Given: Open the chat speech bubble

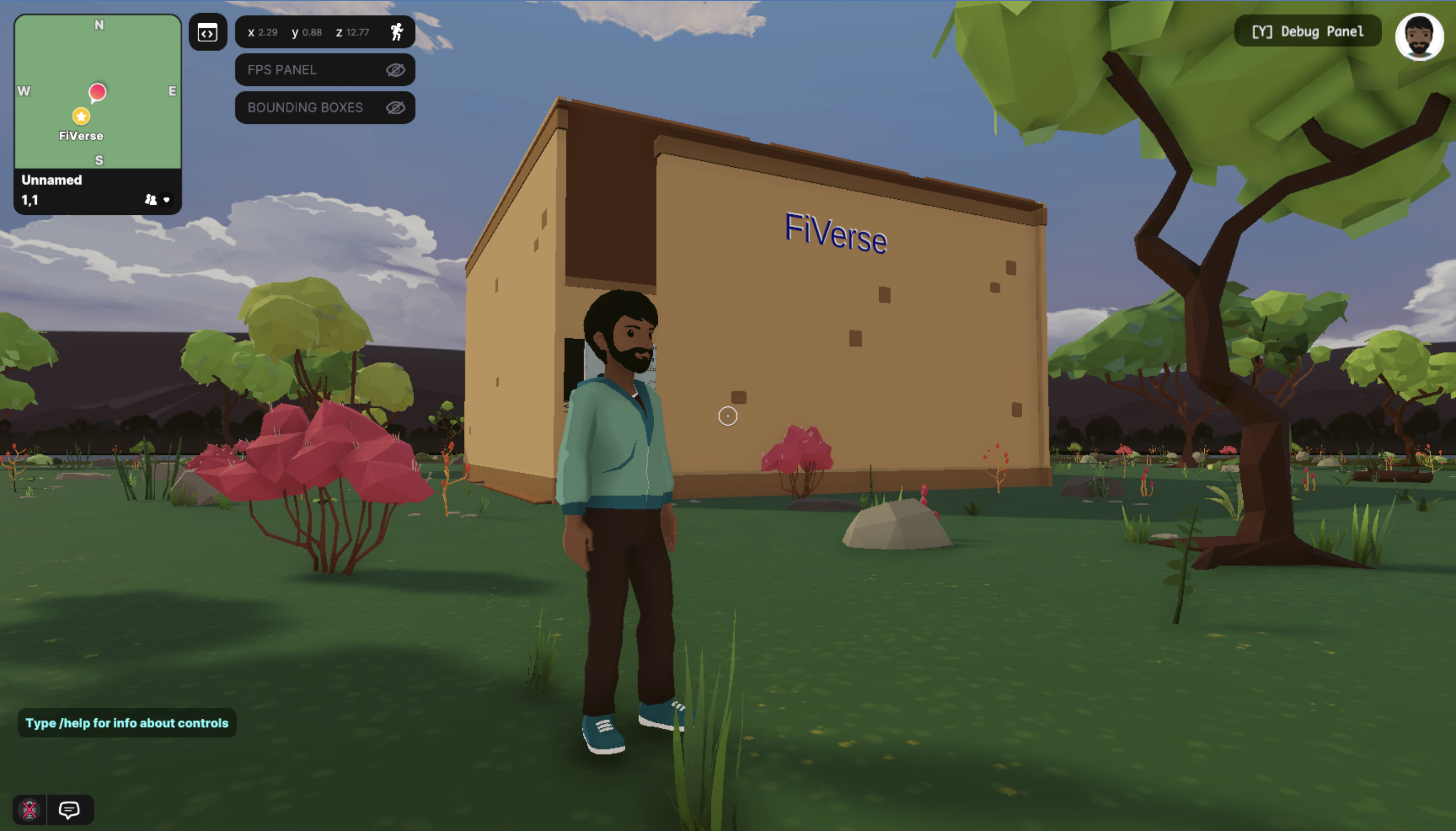Looking at the screenshot, I should tap(69, 809).
